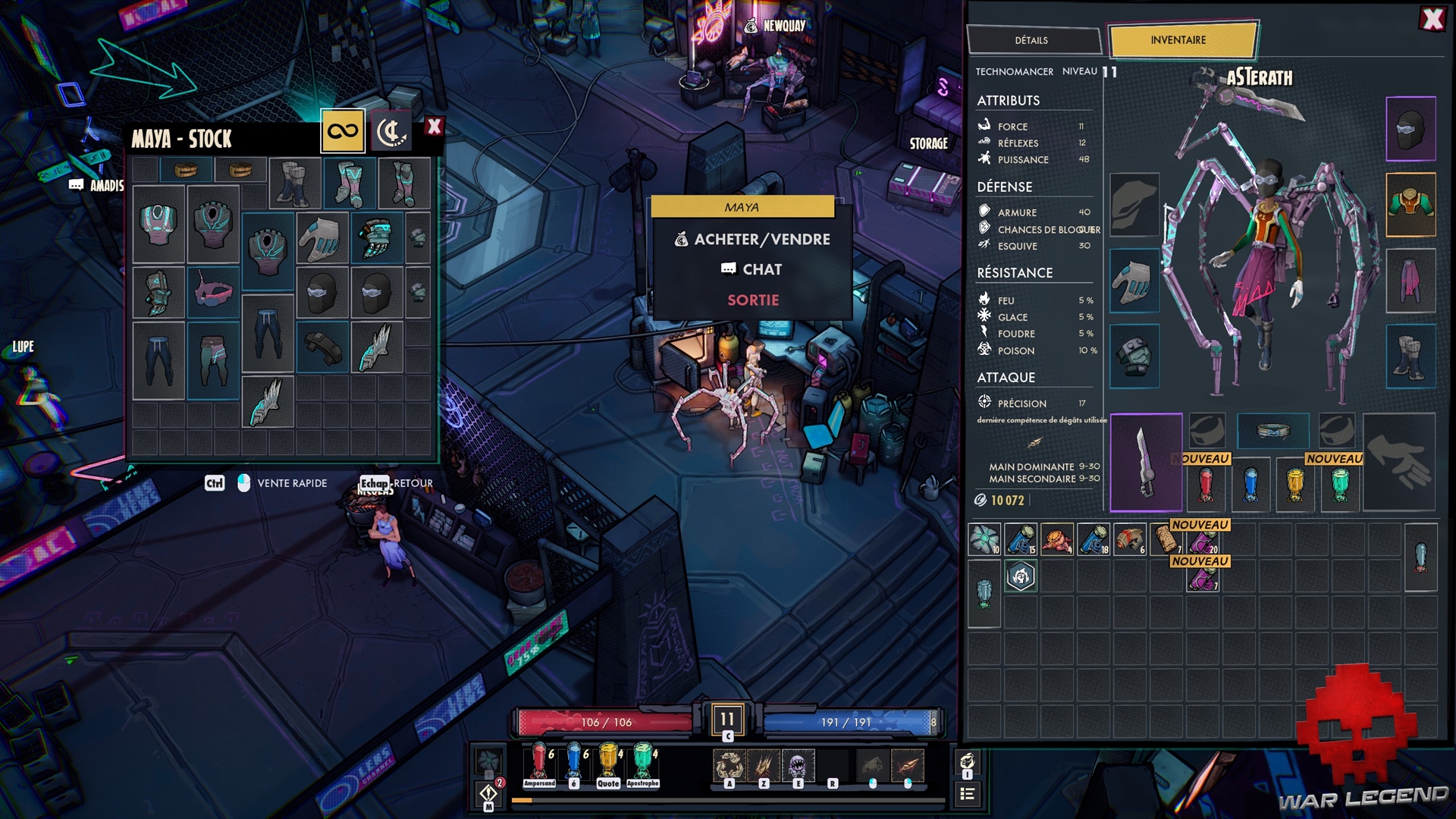
Task: Select the red potion in the hotbar
Action: pos(539,761)
